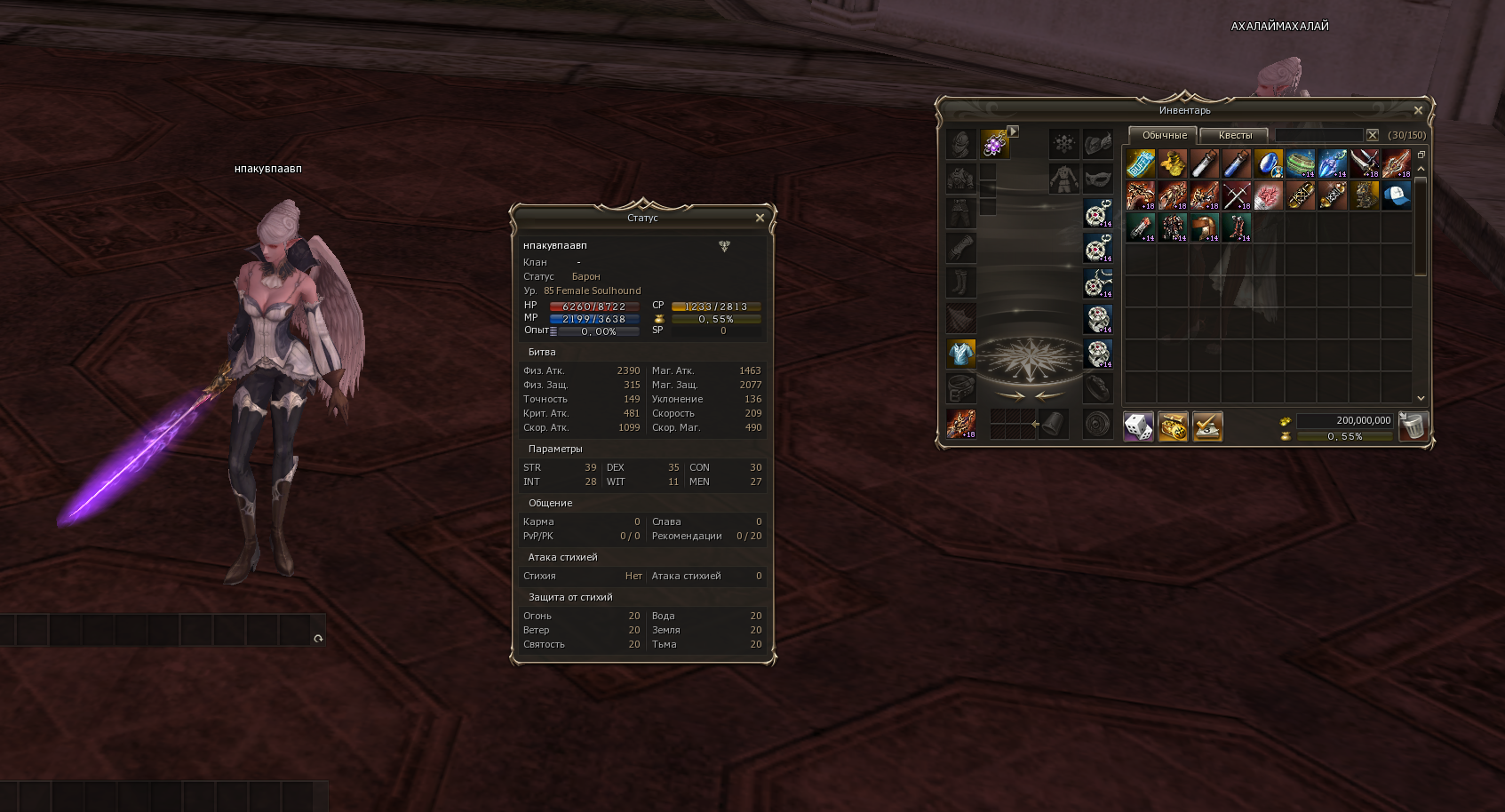This screenshot has height=812, width=1505.
Task: Select the yellow gold pile item
Action: pos(1173,163)
